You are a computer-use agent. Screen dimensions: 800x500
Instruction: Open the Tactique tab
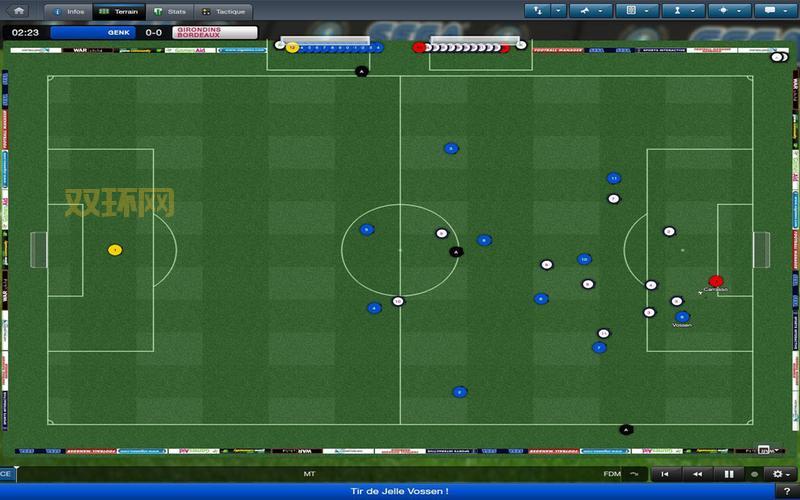[x=222, y=11]
